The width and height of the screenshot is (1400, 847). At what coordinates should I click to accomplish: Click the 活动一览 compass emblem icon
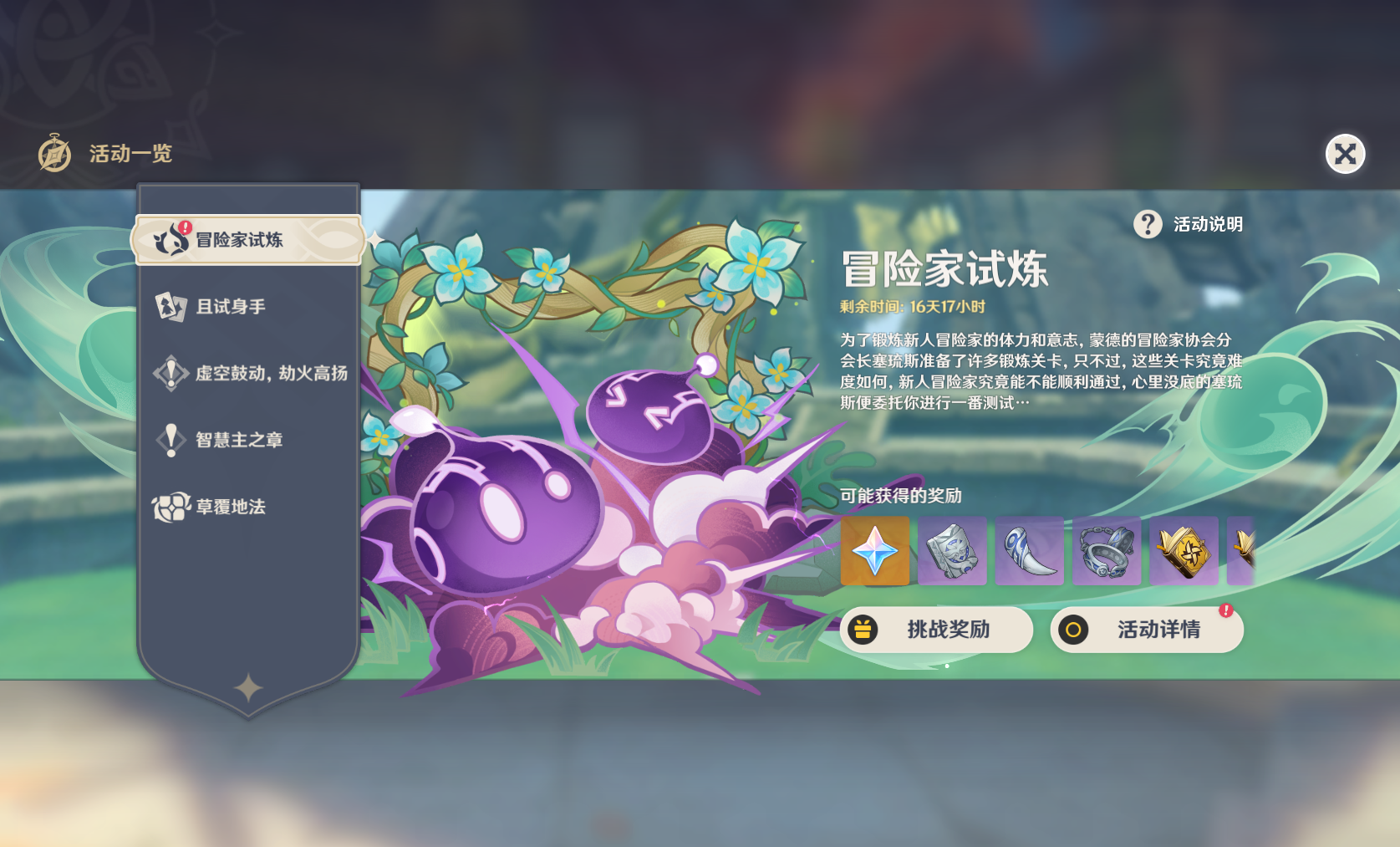click(x=52, y=153)
